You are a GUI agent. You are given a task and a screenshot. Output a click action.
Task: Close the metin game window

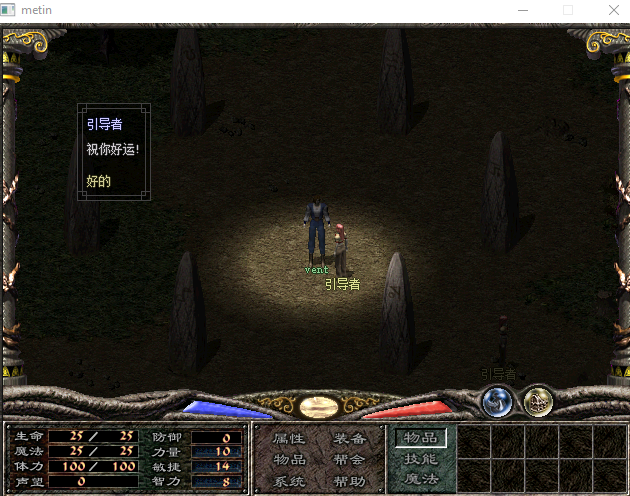click(x=613, y=10)
